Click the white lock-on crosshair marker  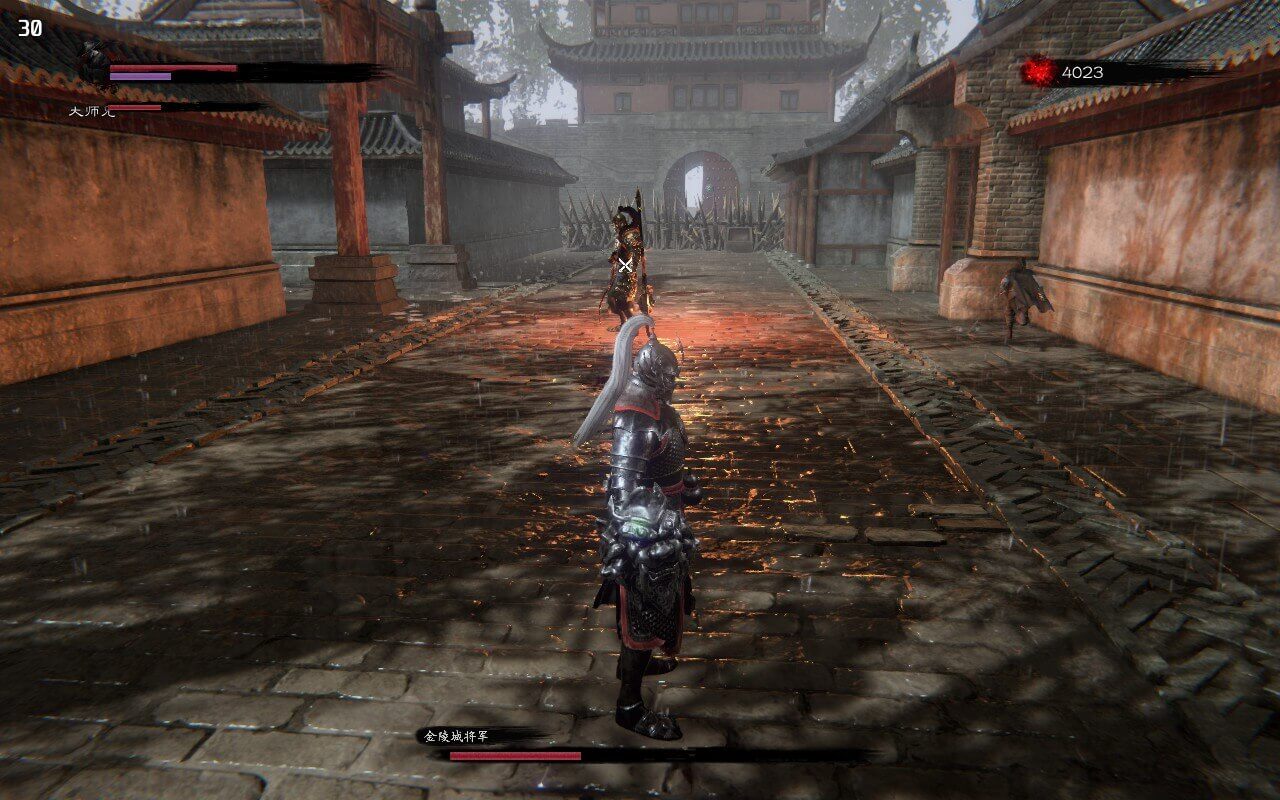pos(625,266)
